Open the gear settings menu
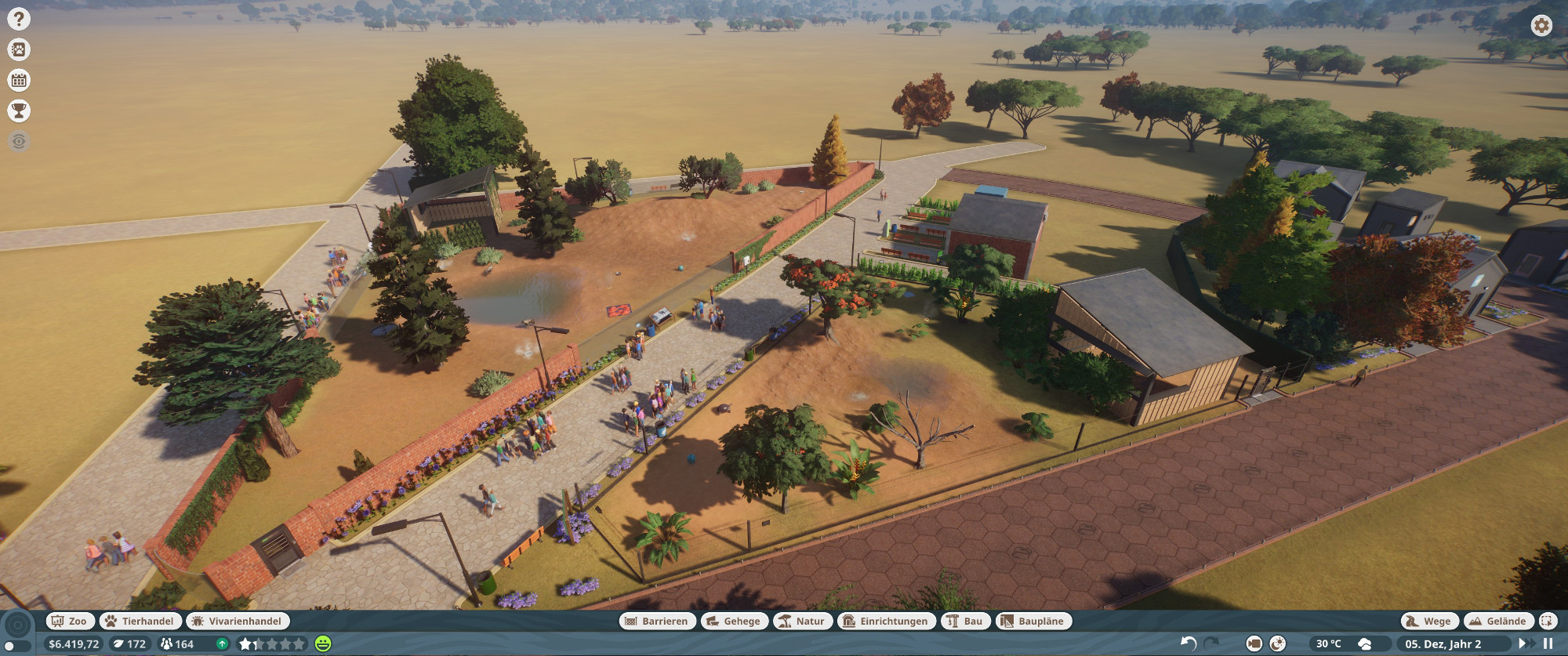This screenshot has width=1568, height=656. pos(1541,26)
